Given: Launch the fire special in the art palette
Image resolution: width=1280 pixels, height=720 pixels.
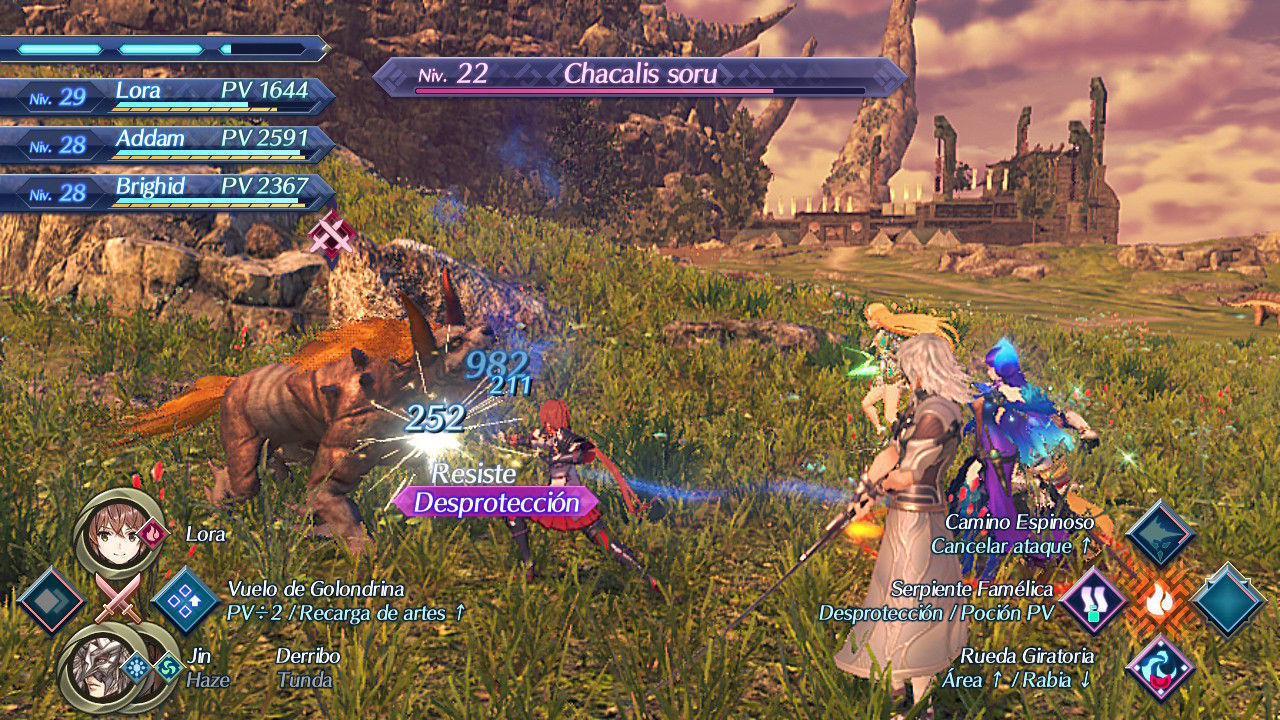Looking at the screenshot, I should coord(1160,601).
